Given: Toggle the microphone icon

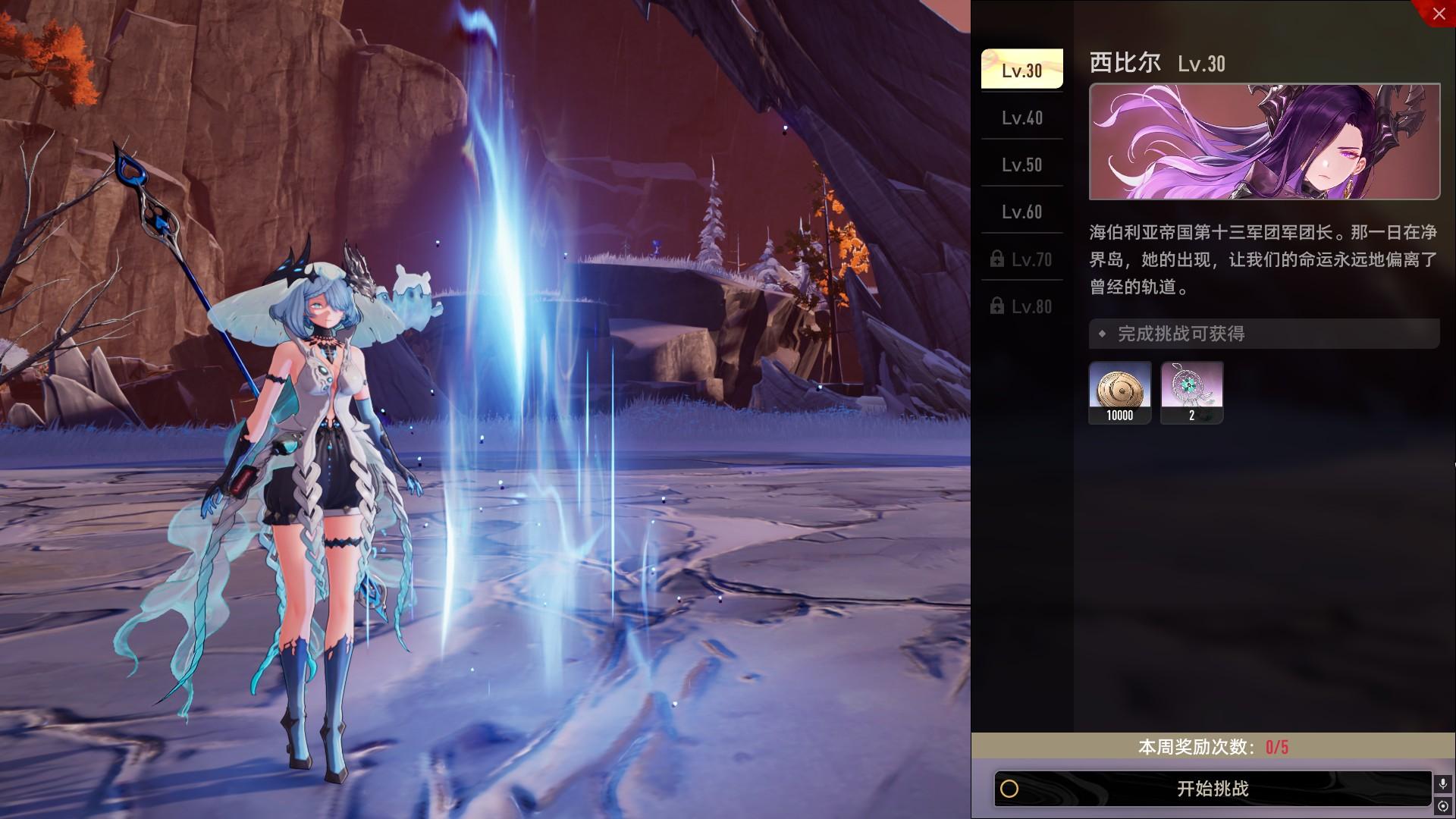Looking at the screenshot, I should pyautogui.click(x=1443, y=783).
